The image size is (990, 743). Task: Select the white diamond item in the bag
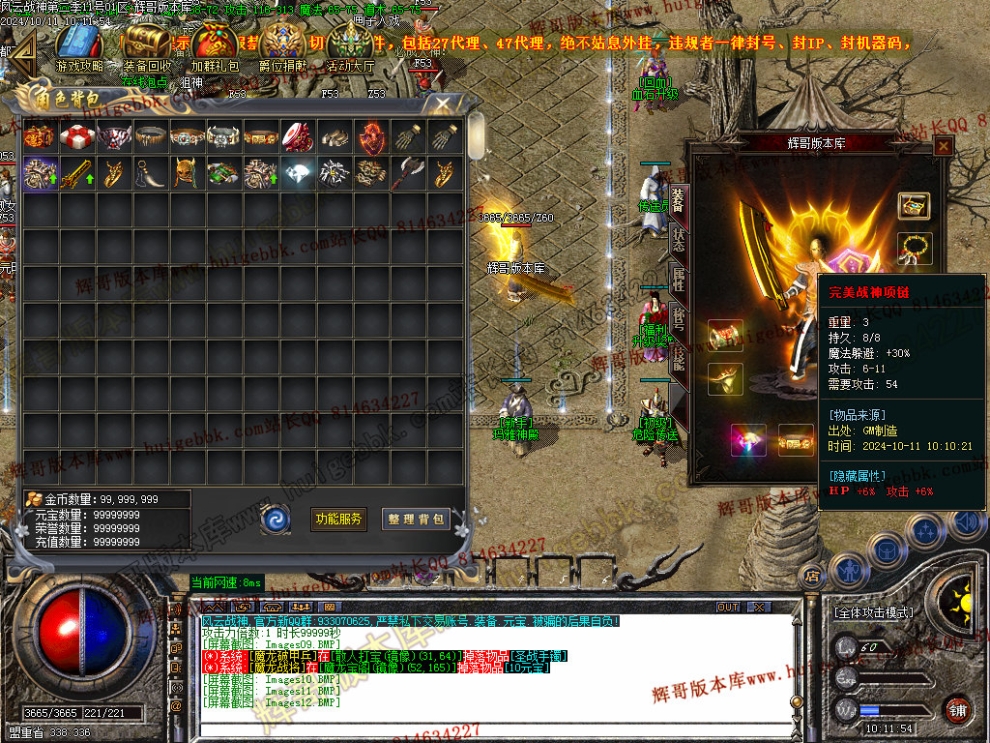coord(298,173)
